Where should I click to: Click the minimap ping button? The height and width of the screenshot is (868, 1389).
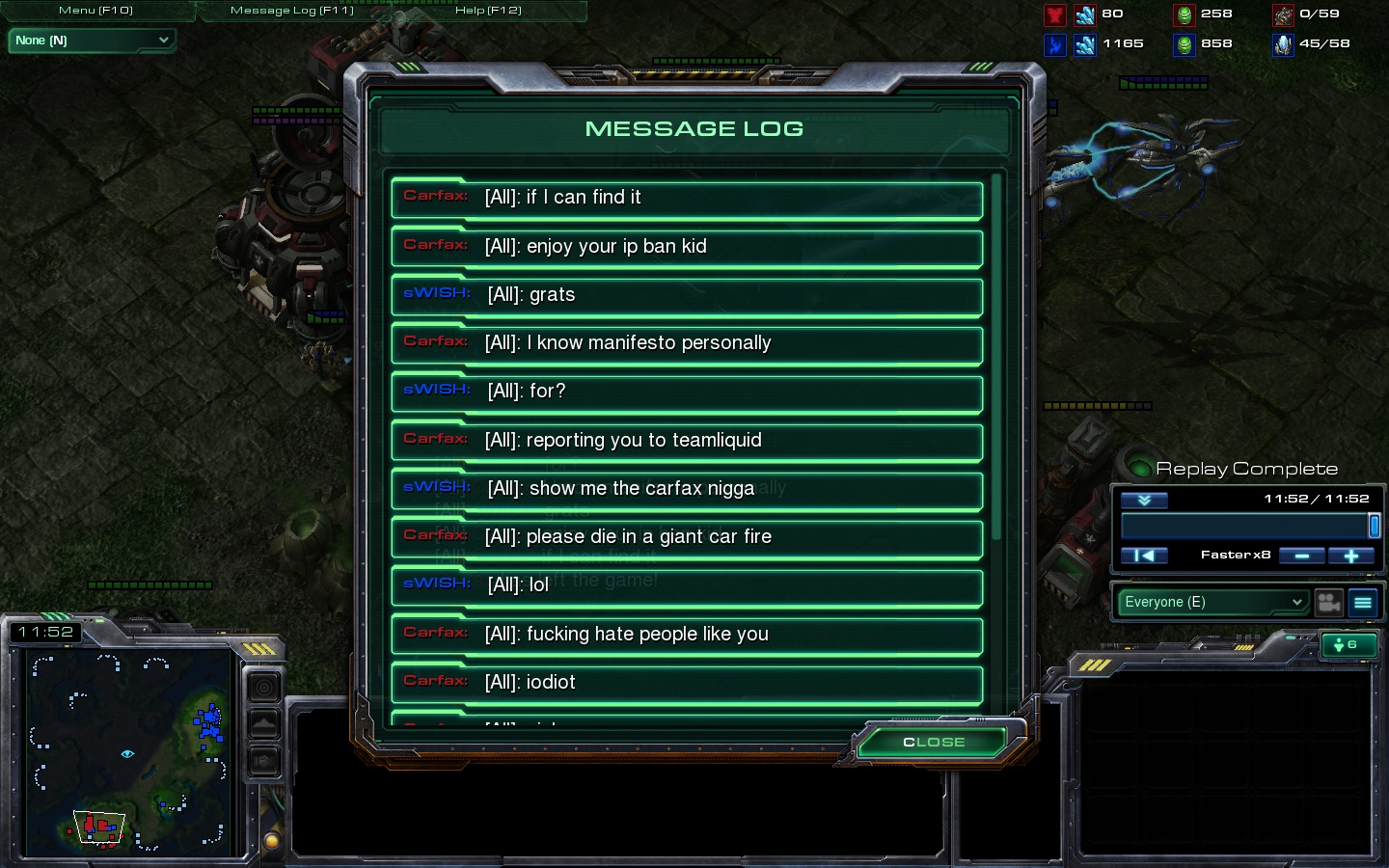(263, 687)
